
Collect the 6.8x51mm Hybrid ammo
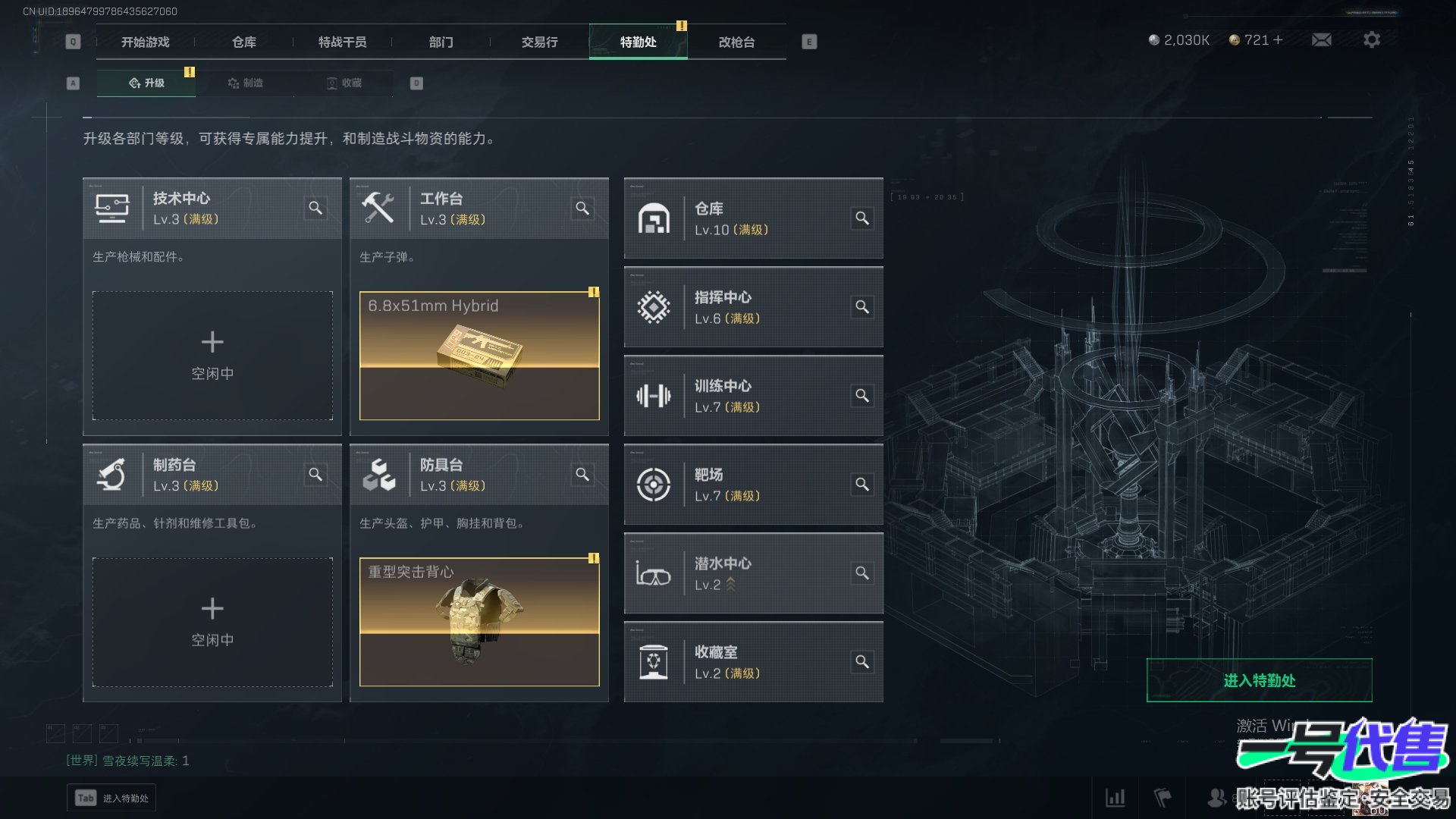(479, 355)
